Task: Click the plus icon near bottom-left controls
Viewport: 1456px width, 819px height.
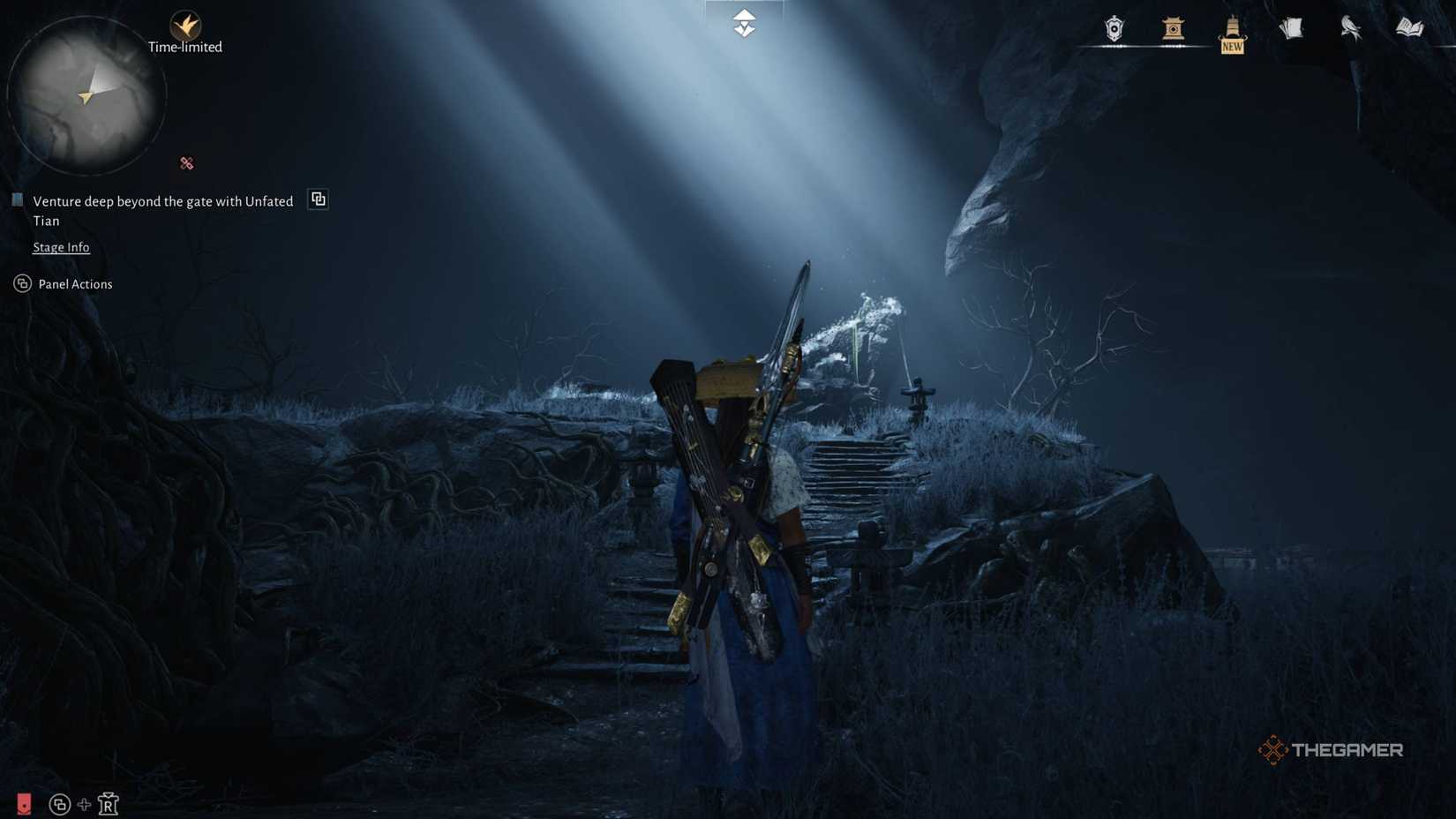Action: tap(84, 804)
